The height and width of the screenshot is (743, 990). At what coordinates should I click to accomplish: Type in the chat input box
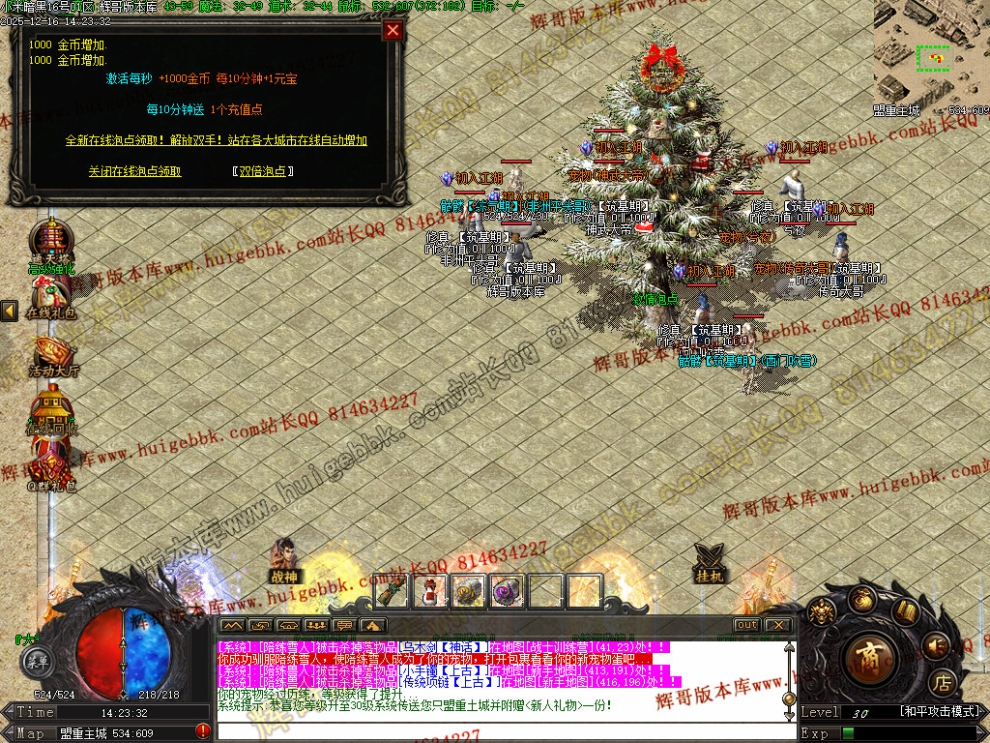point(500,731)
